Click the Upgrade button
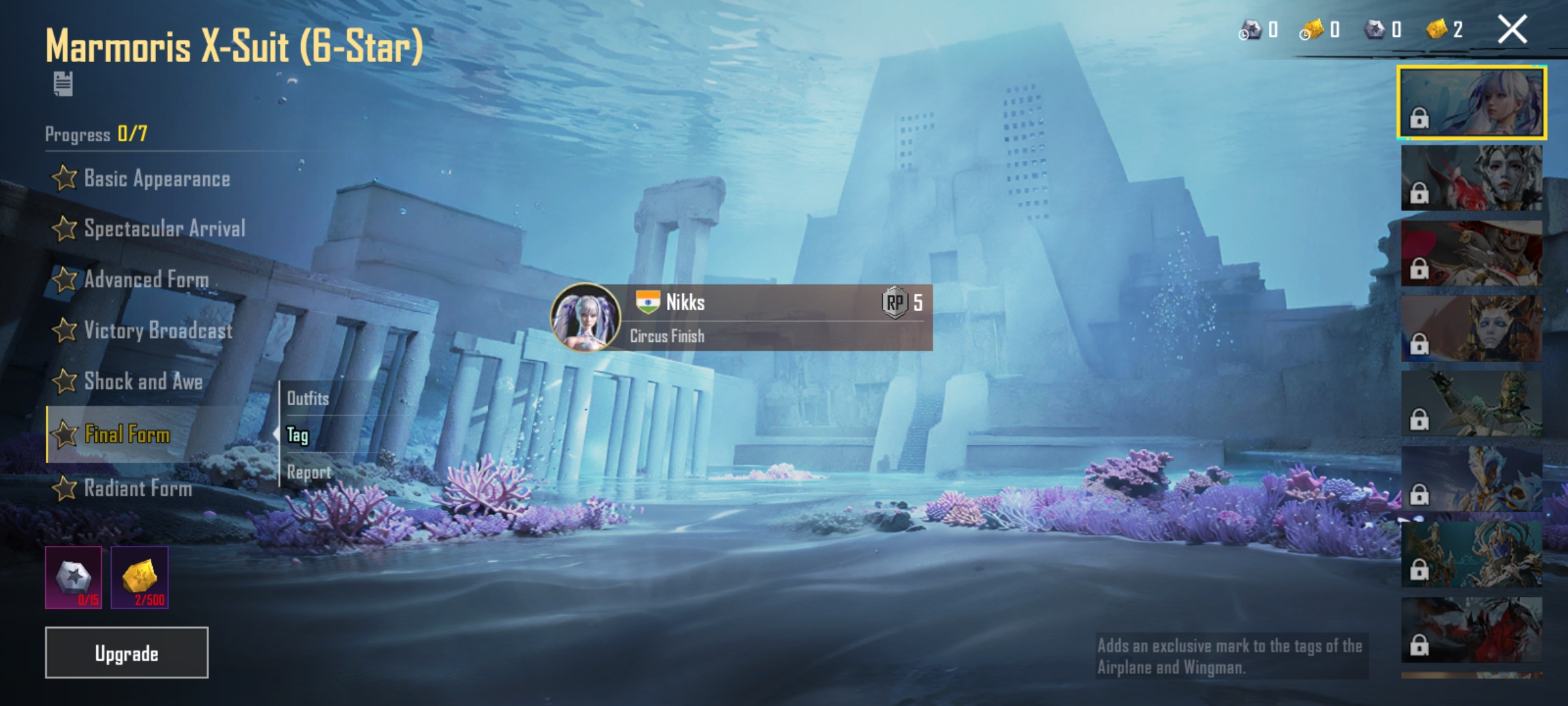 pos(127,653)
